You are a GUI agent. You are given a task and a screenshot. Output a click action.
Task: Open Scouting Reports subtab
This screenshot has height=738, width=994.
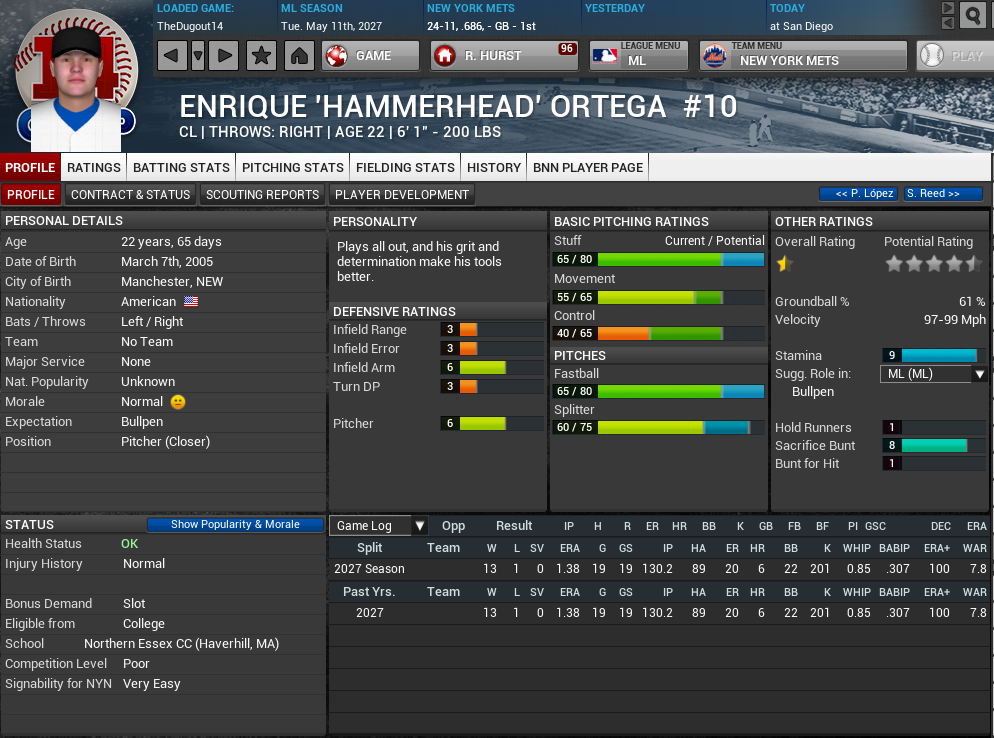tap(263, 194)
